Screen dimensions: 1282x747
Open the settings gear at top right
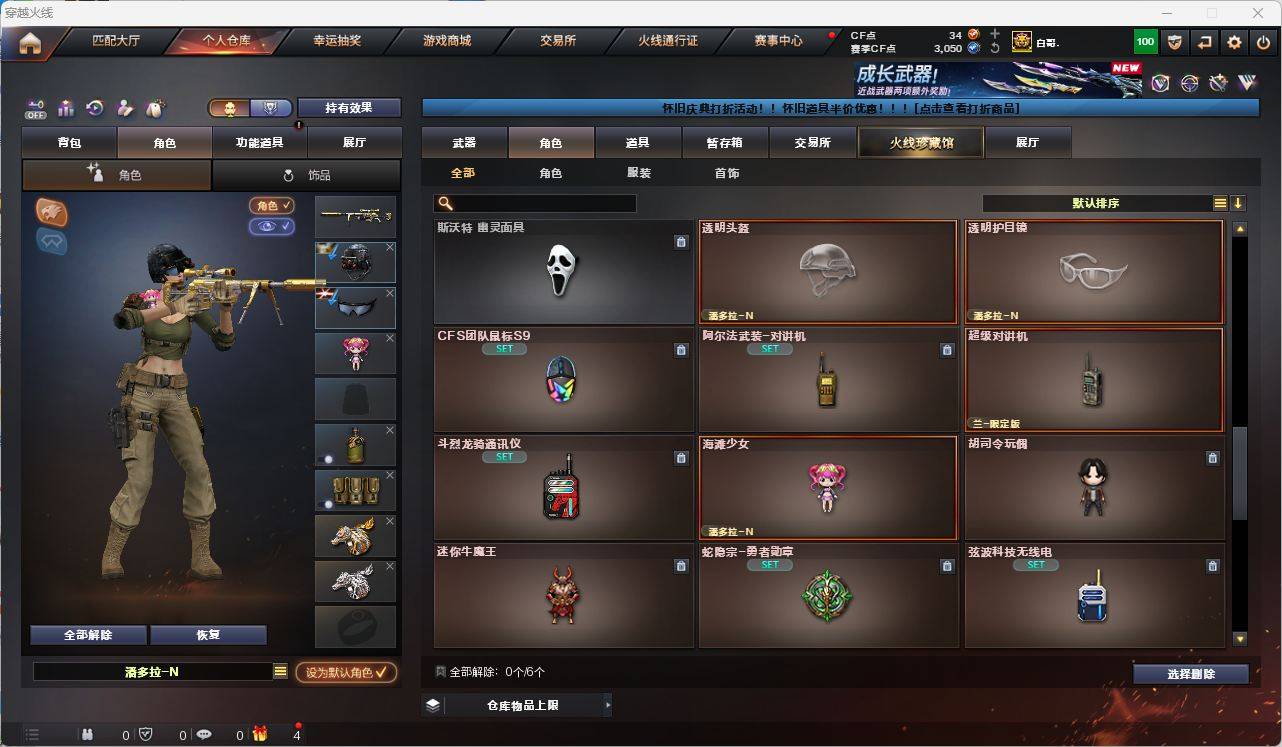pyautogui.click(x=1233, y=41)
